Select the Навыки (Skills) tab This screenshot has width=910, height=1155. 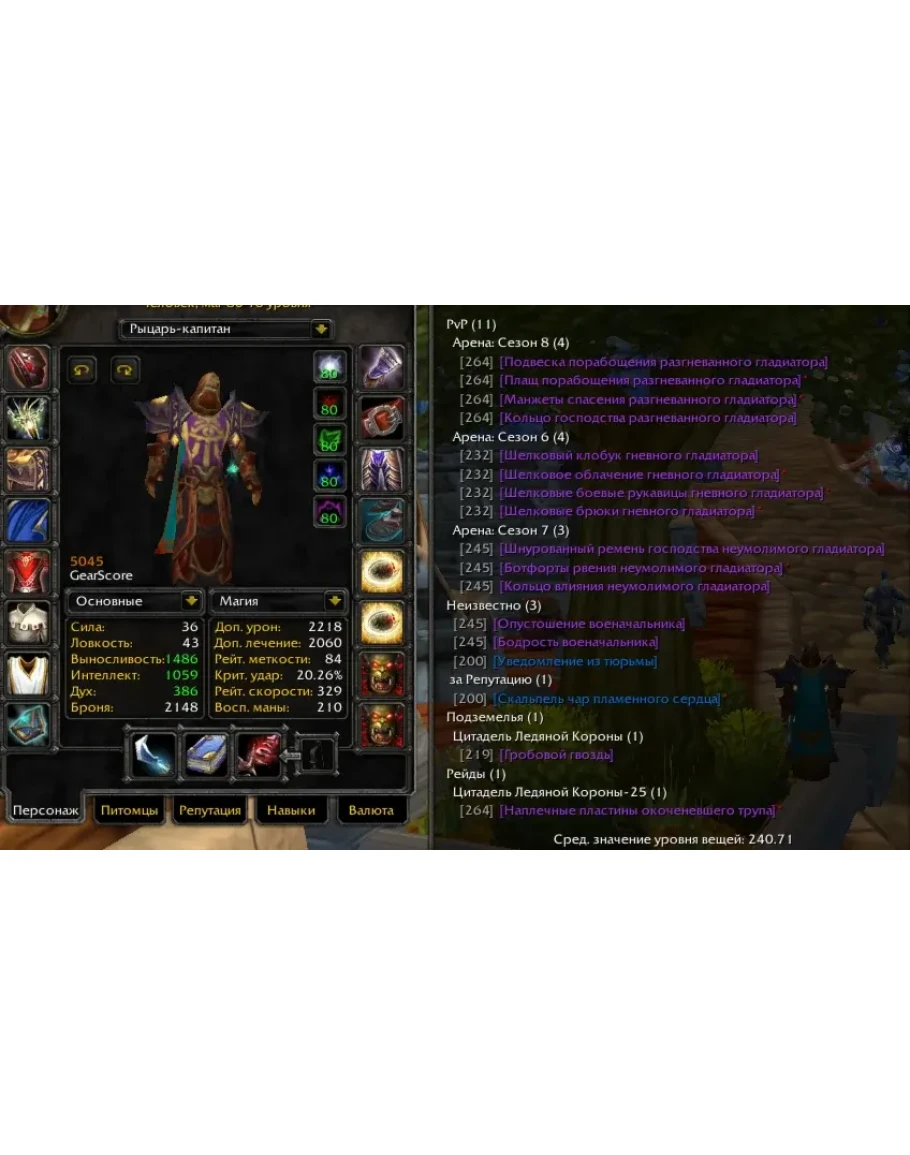[x=291, y=810]
